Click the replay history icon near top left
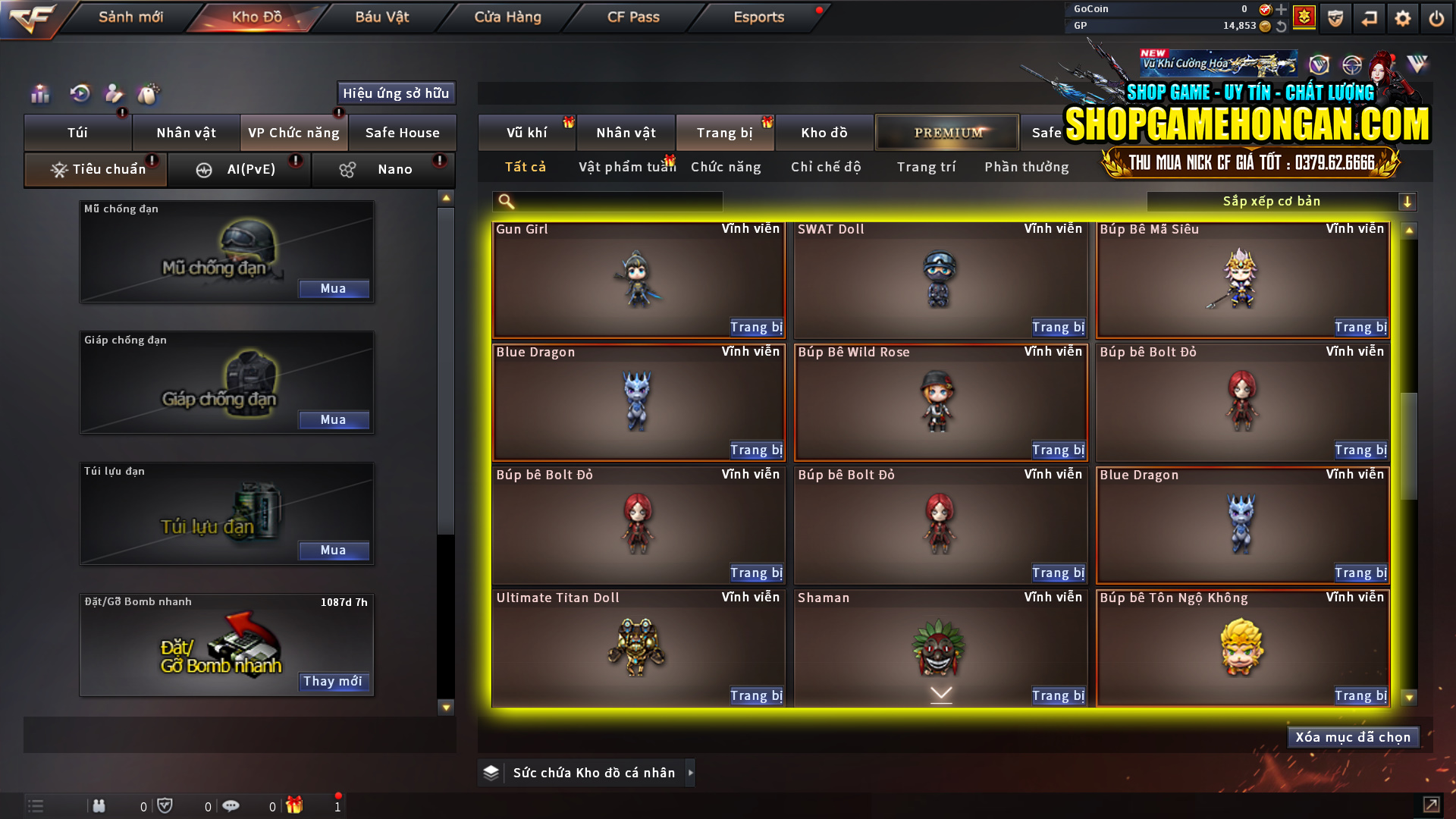The image size is (1456, 819). click(x=79, y=93)
